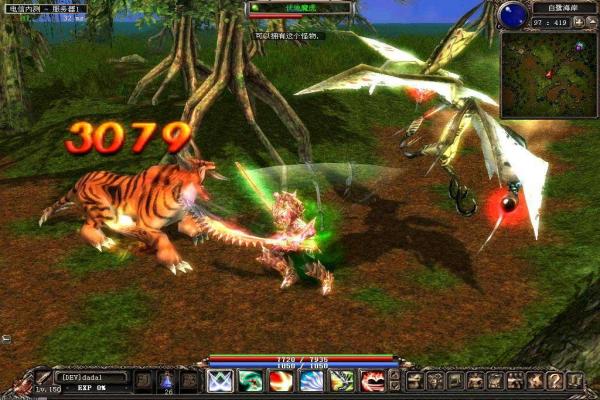Image resolution: width=600 pixels, height=400 pixels.
Task: Use the green swirl skill
Action: (250, 380)
